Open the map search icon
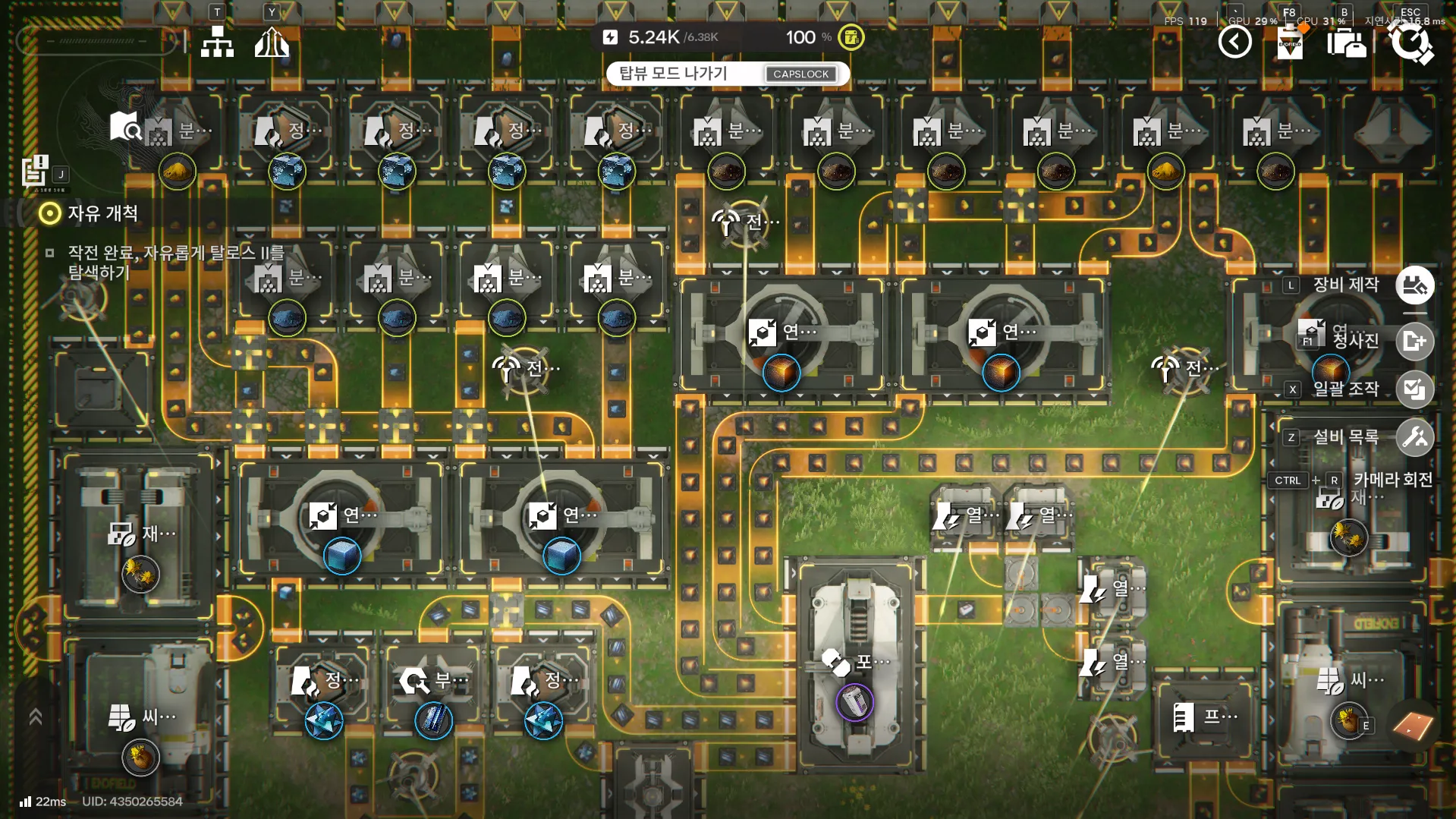Image resolution: width=1456 pixels, height=819 pixels. click(125, 127)
